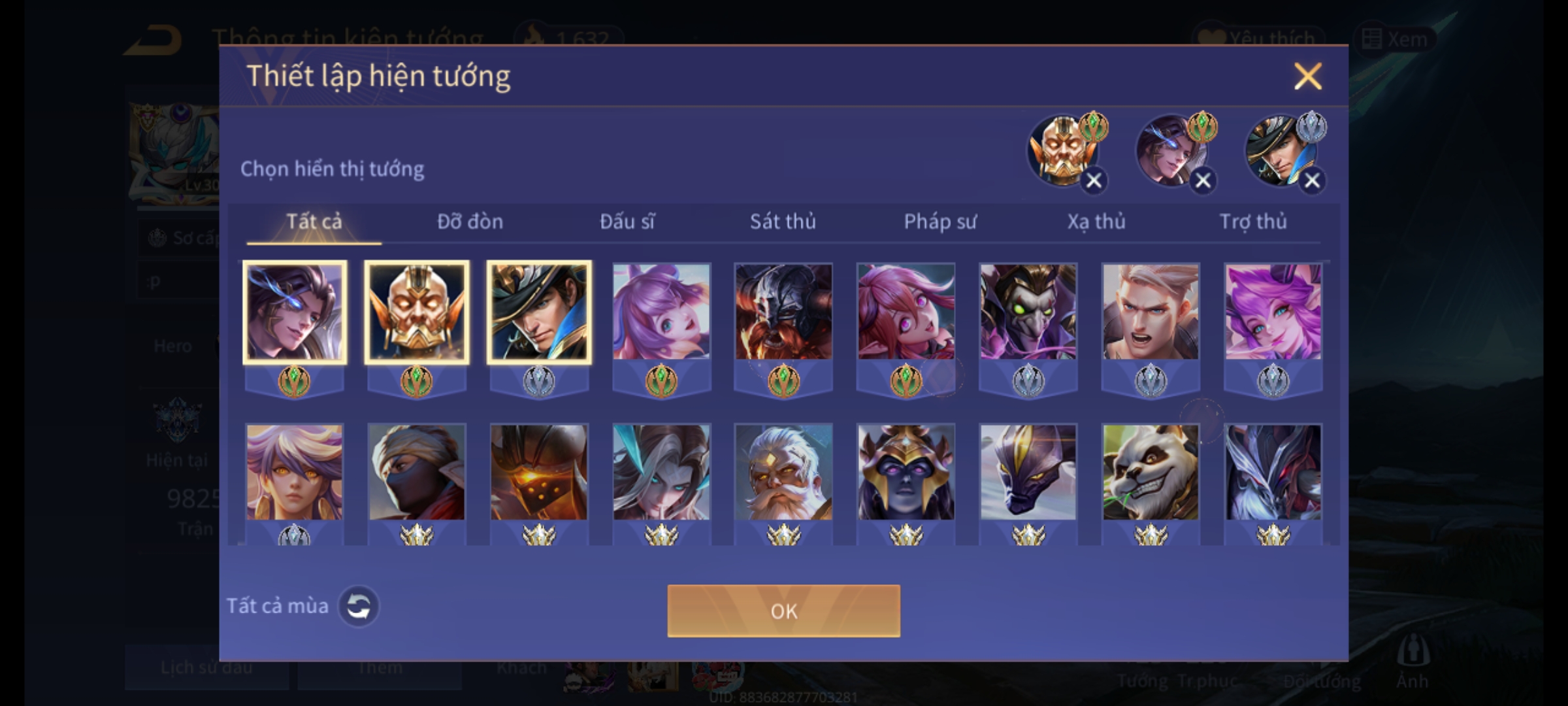
Task: Choose the red-bearded horned warrior portrait
Action: click(783, 312)
